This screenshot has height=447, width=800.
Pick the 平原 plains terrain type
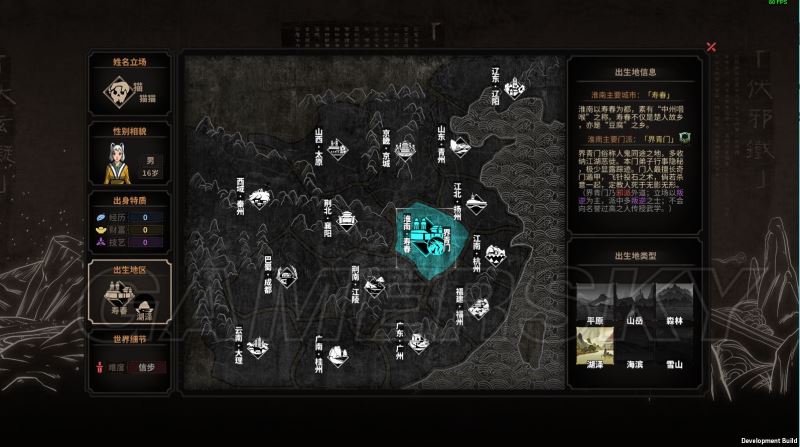click(x=595, y=302)
